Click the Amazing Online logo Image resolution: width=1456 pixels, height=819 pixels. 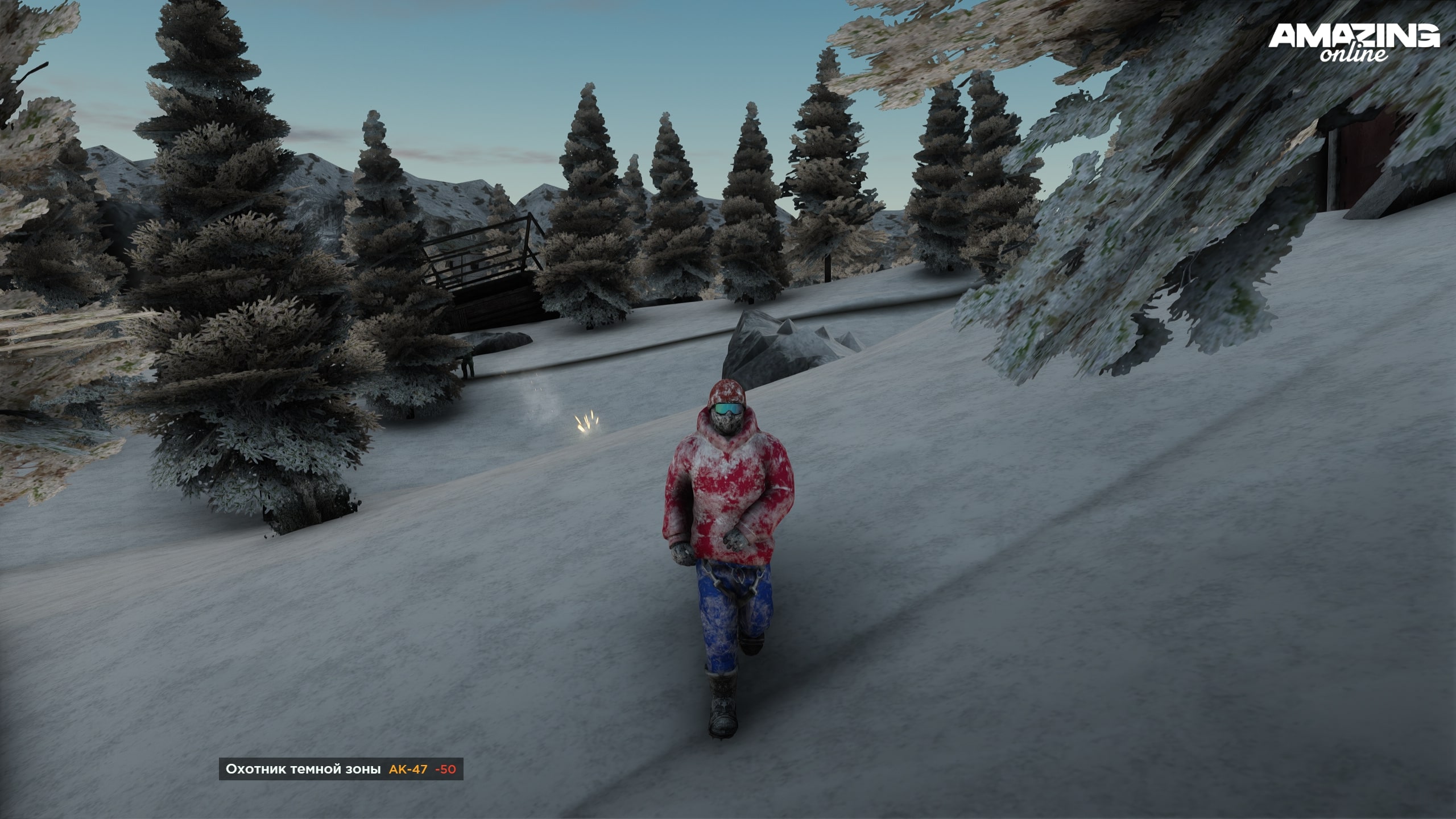(1354, 43)
